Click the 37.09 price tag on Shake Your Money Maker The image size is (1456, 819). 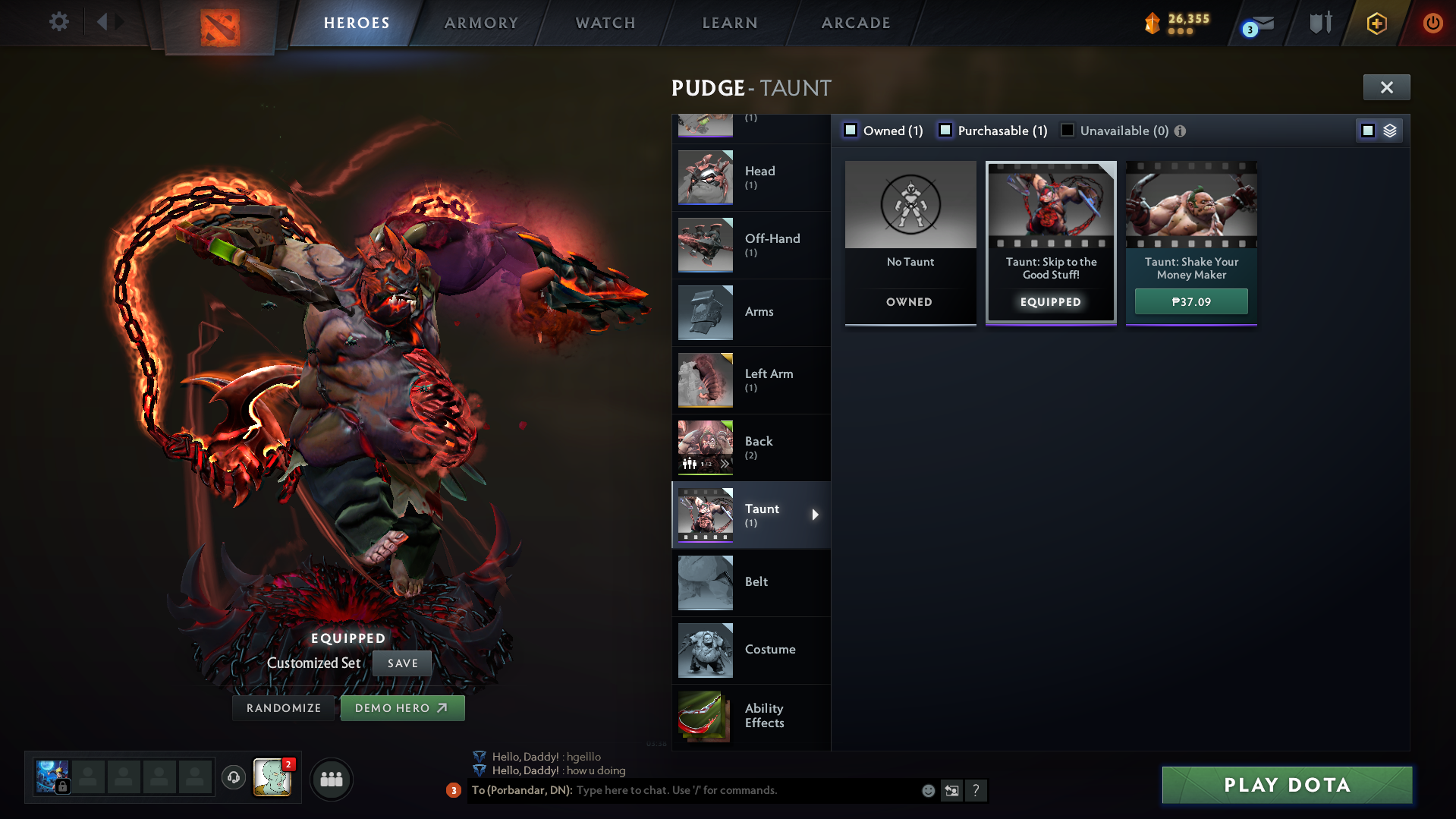coord(1190,301)
